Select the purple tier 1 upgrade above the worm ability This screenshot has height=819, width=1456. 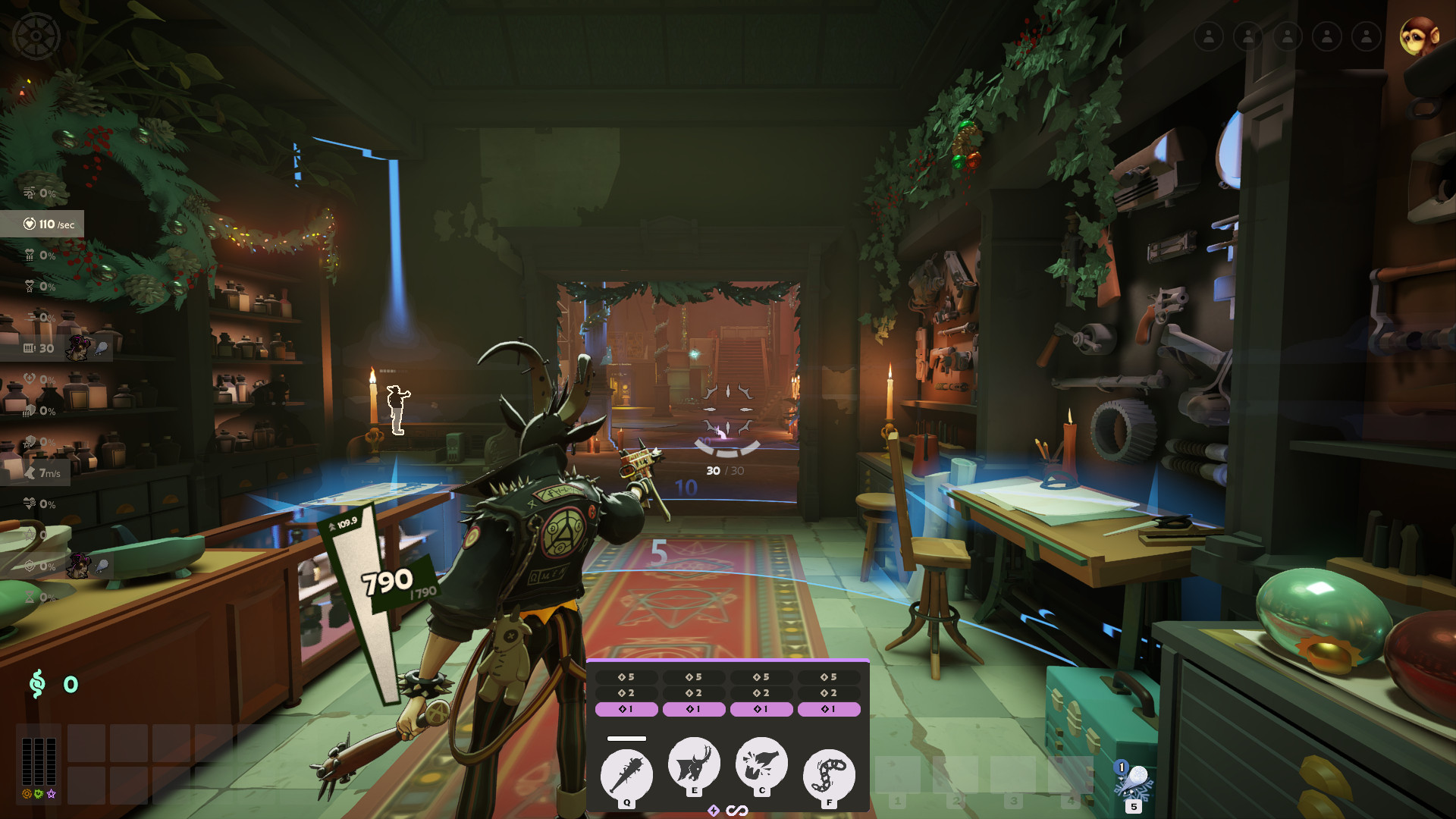click(x=829, y=710)
